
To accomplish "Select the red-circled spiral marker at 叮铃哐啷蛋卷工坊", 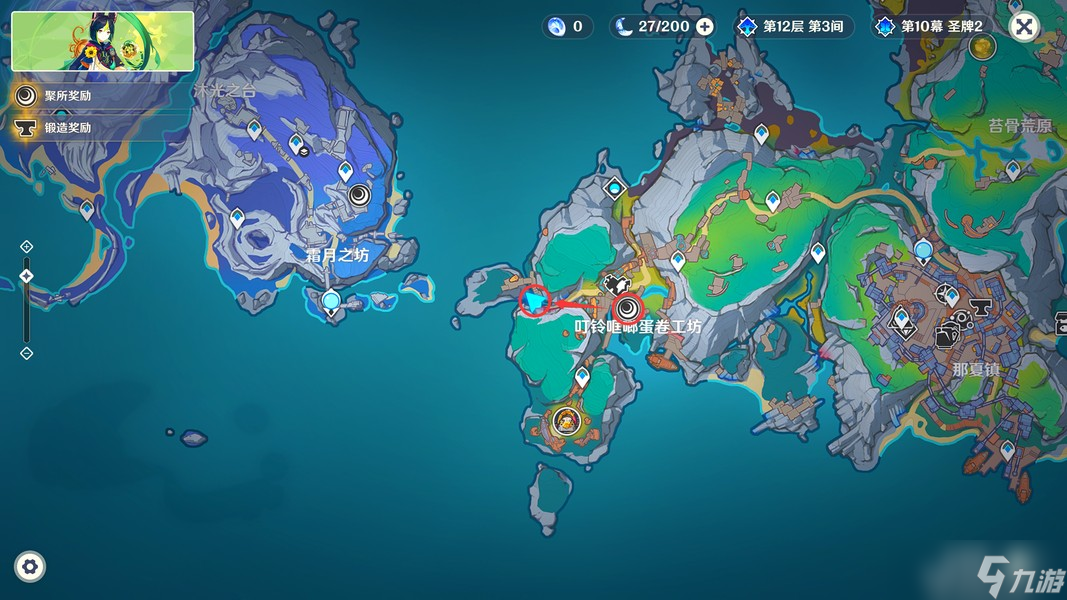I will pyautogui.click(x=628, y=308).
